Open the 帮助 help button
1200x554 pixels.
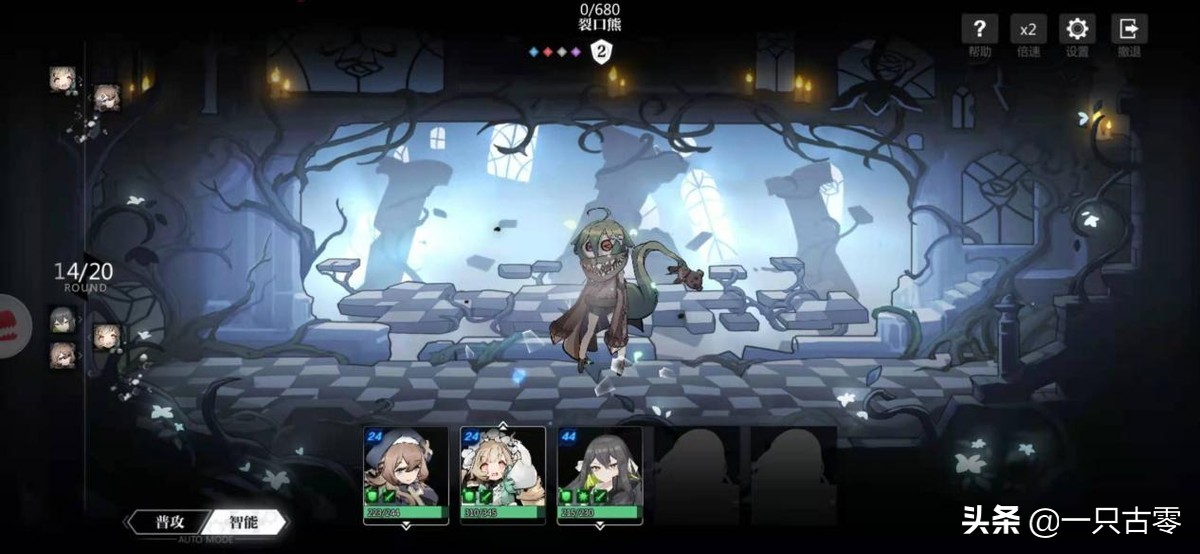click(x=980, y=30)
